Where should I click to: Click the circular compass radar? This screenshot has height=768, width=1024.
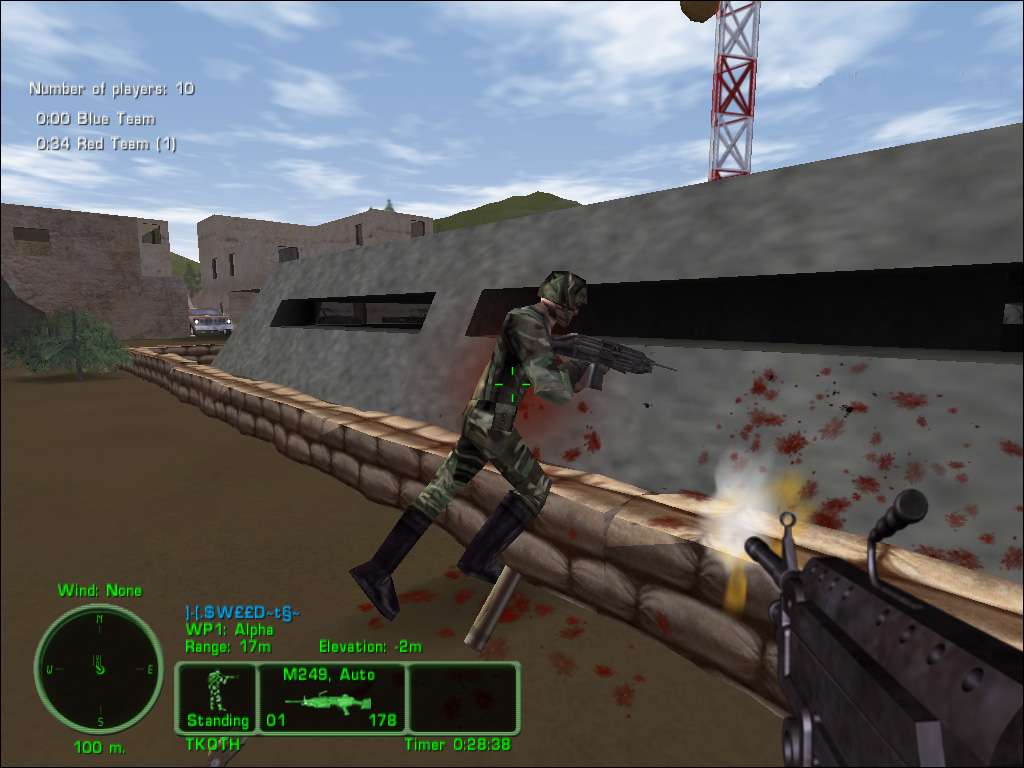(99, 668)
